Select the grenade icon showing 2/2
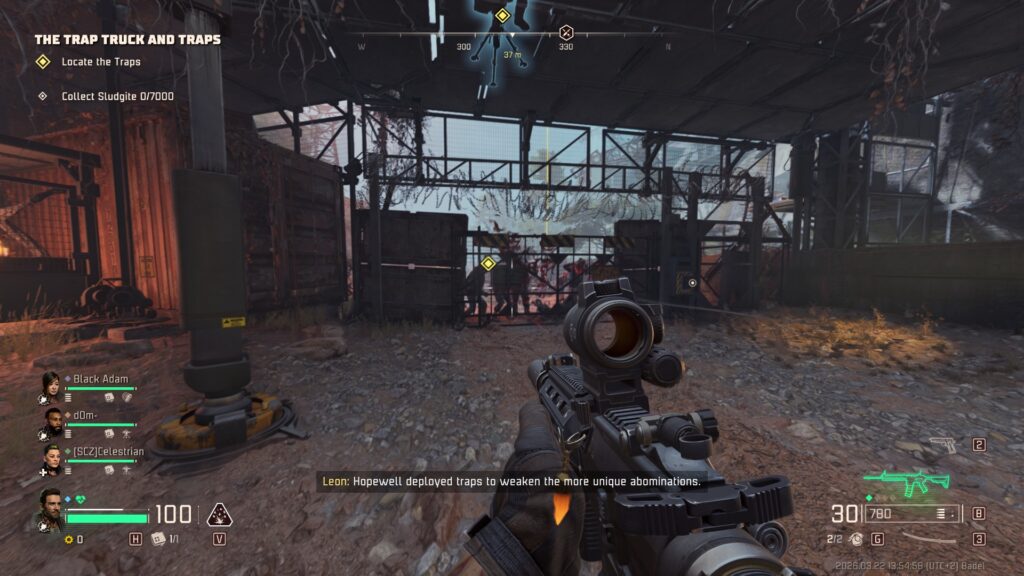The image size is (1024, 576). pyautogui.click(x=853, y=539)
